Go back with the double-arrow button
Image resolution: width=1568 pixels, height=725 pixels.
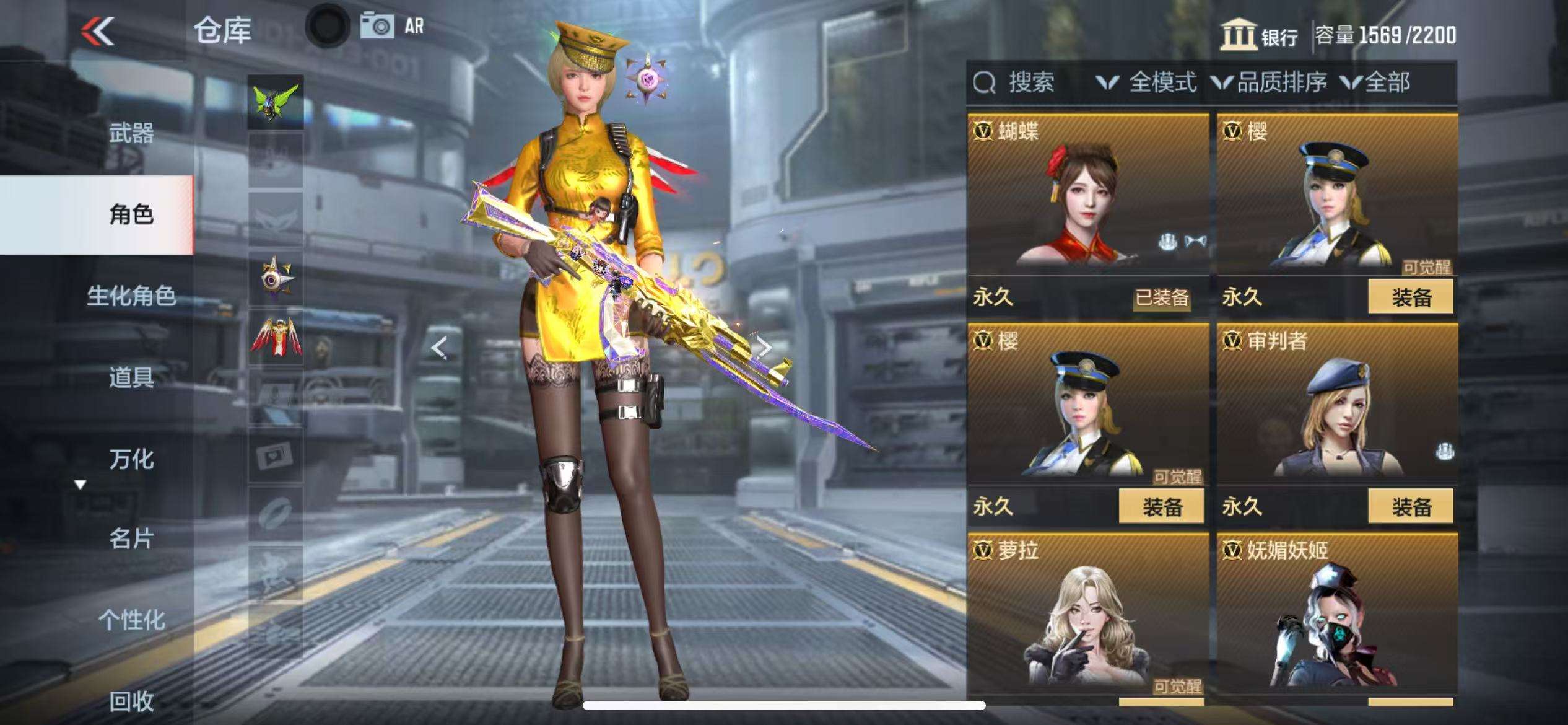(x=98, y=31)
